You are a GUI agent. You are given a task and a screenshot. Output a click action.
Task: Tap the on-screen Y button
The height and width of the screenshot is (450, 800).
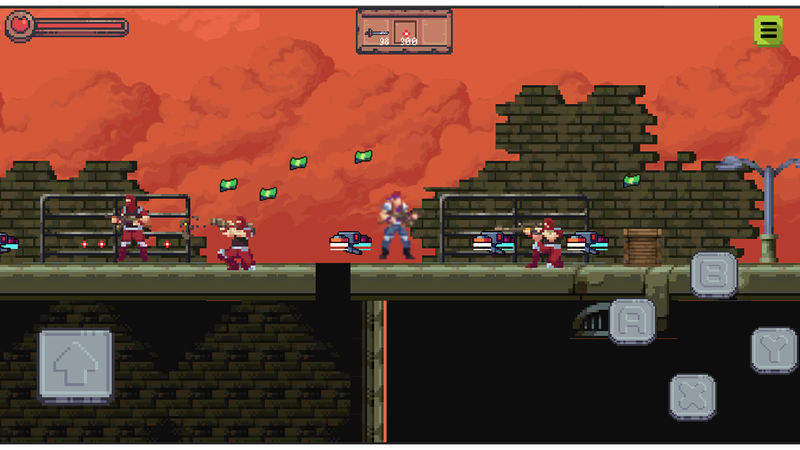[x=774, y=350]
